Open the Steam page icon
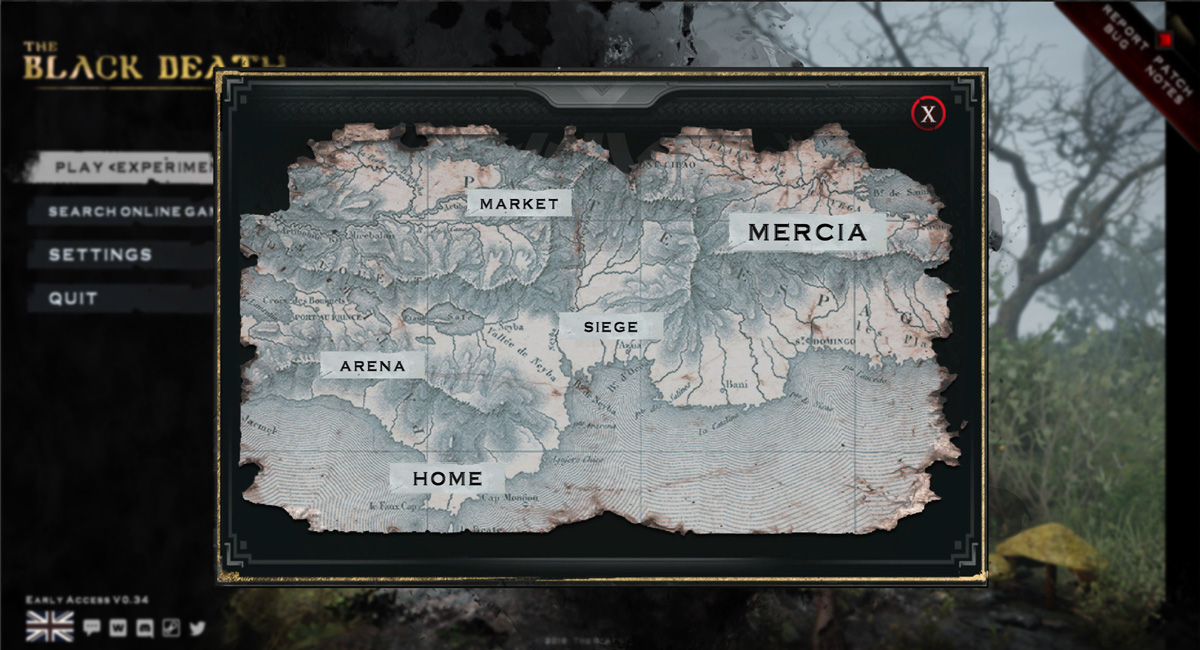1200x650 pixels. click(x=171, y=628)
